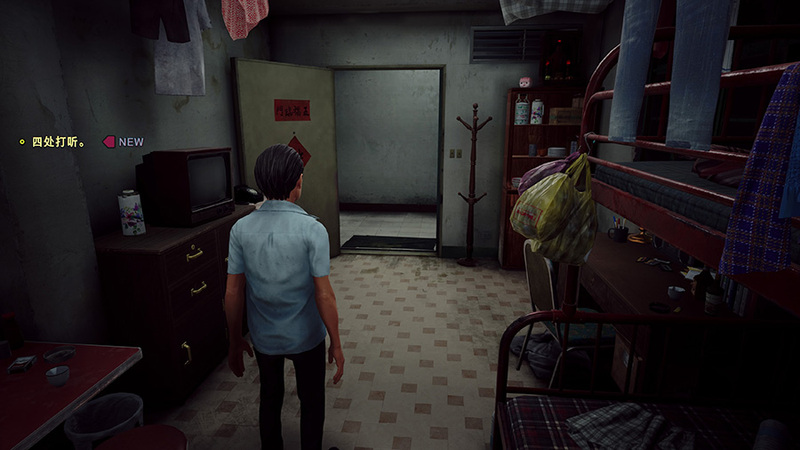Select the 四处打听 objective tracker entry
Viewport: 800px width, 450px height.
point(58,142)
